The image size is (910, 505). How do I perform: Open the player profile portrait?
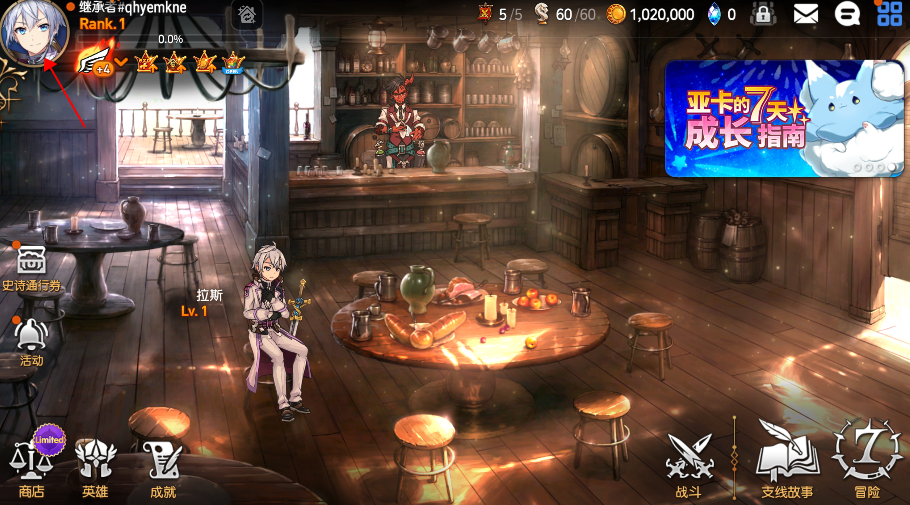34,35
